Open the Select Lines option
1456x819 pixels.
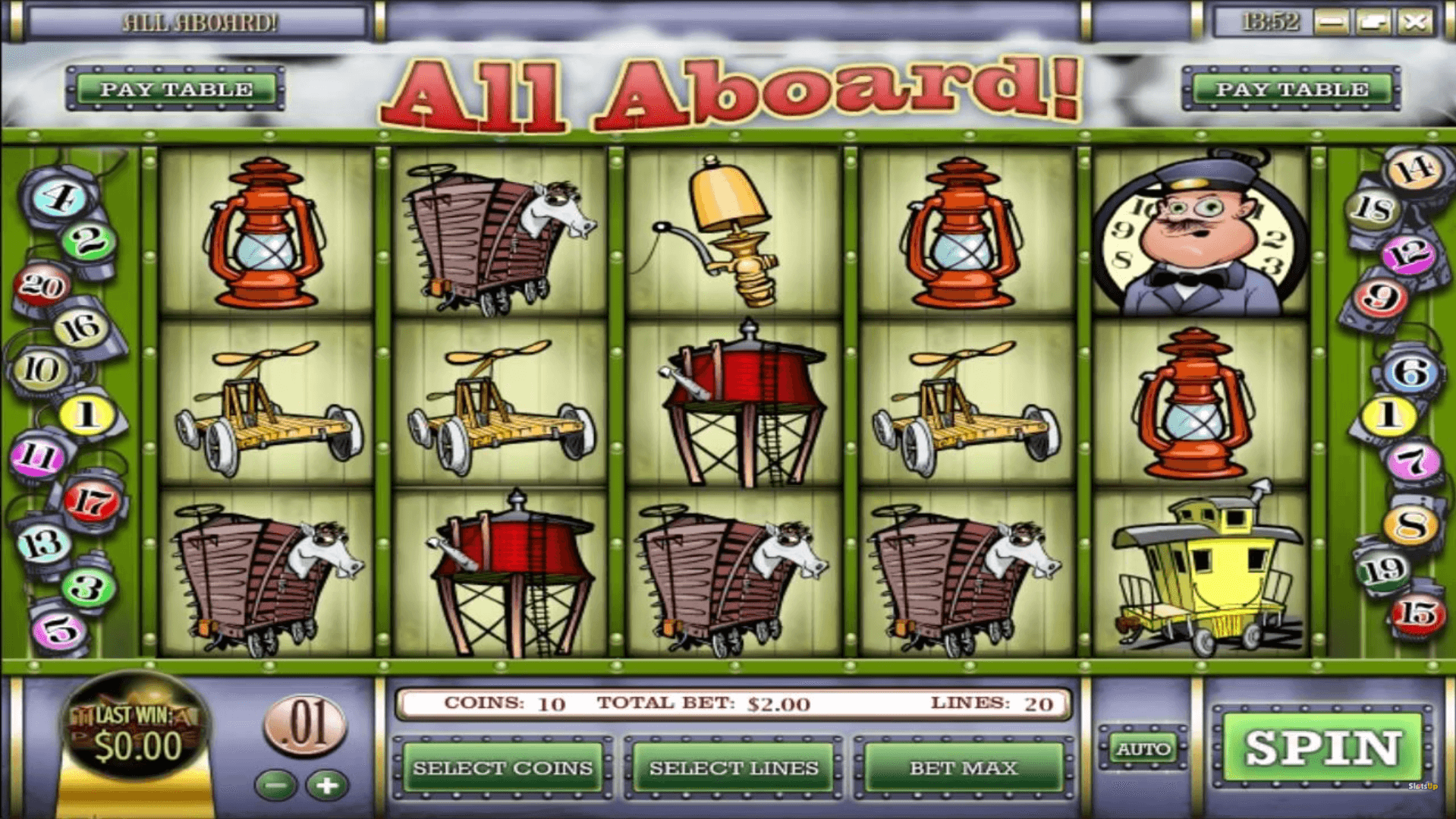(733, 768)
